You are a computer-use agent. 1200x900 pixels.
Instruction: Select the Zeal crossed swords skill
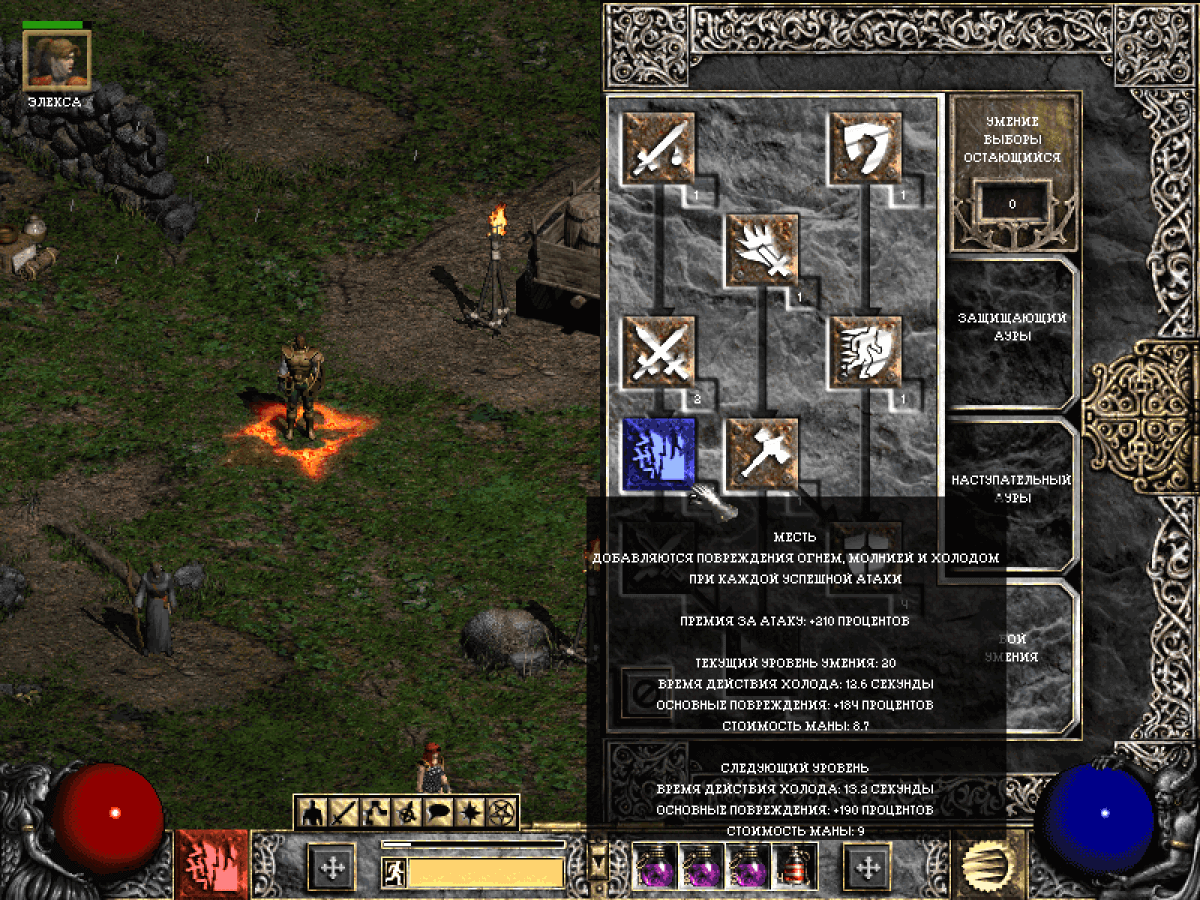(659, 352)
